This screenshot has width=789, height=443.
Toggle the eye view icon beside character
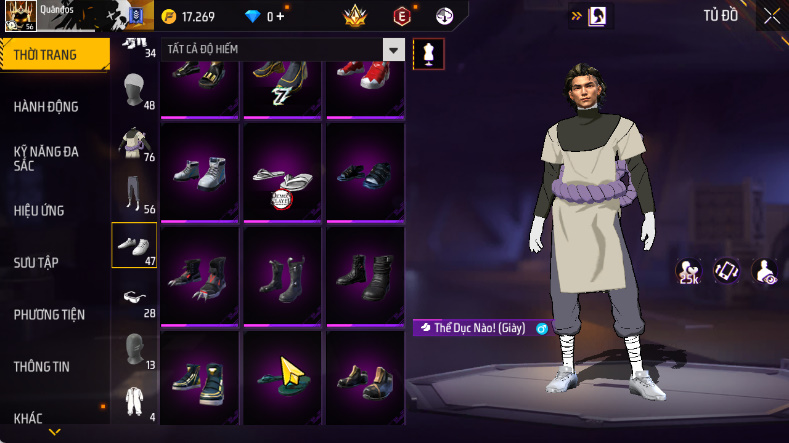(765, 271)
